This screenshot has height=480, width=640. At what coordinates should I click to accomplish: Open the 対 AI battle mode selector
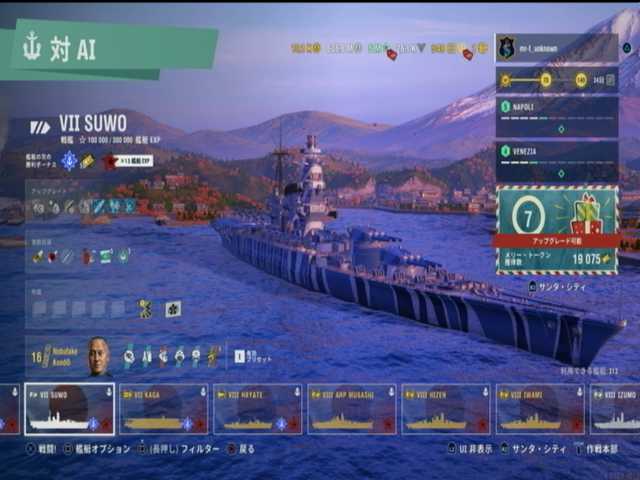[108, 49]
